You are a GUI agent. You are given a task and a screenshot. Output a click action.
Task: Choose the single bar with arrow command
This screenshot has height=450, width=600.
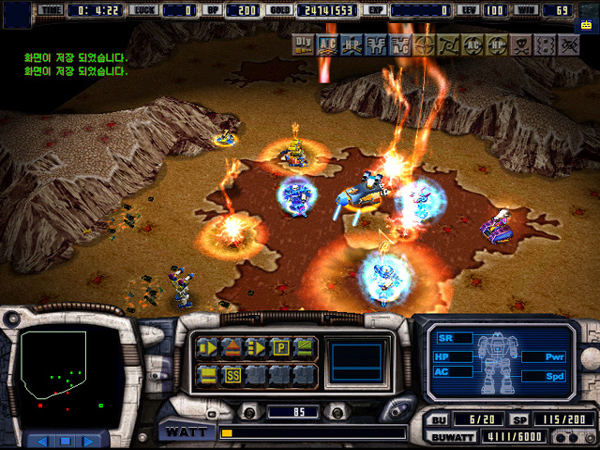tap(208, 348)
